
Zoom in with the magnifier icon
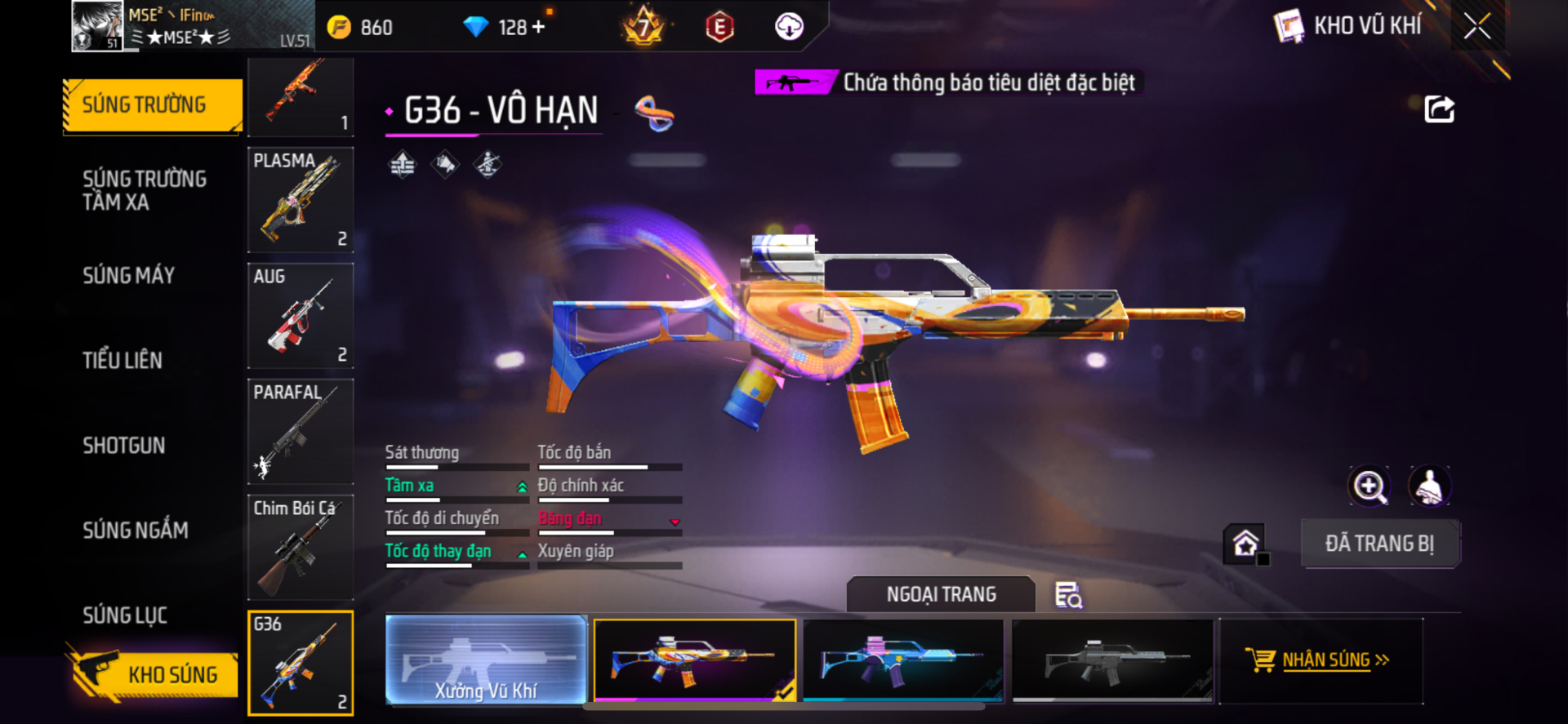coord(1370,486)
